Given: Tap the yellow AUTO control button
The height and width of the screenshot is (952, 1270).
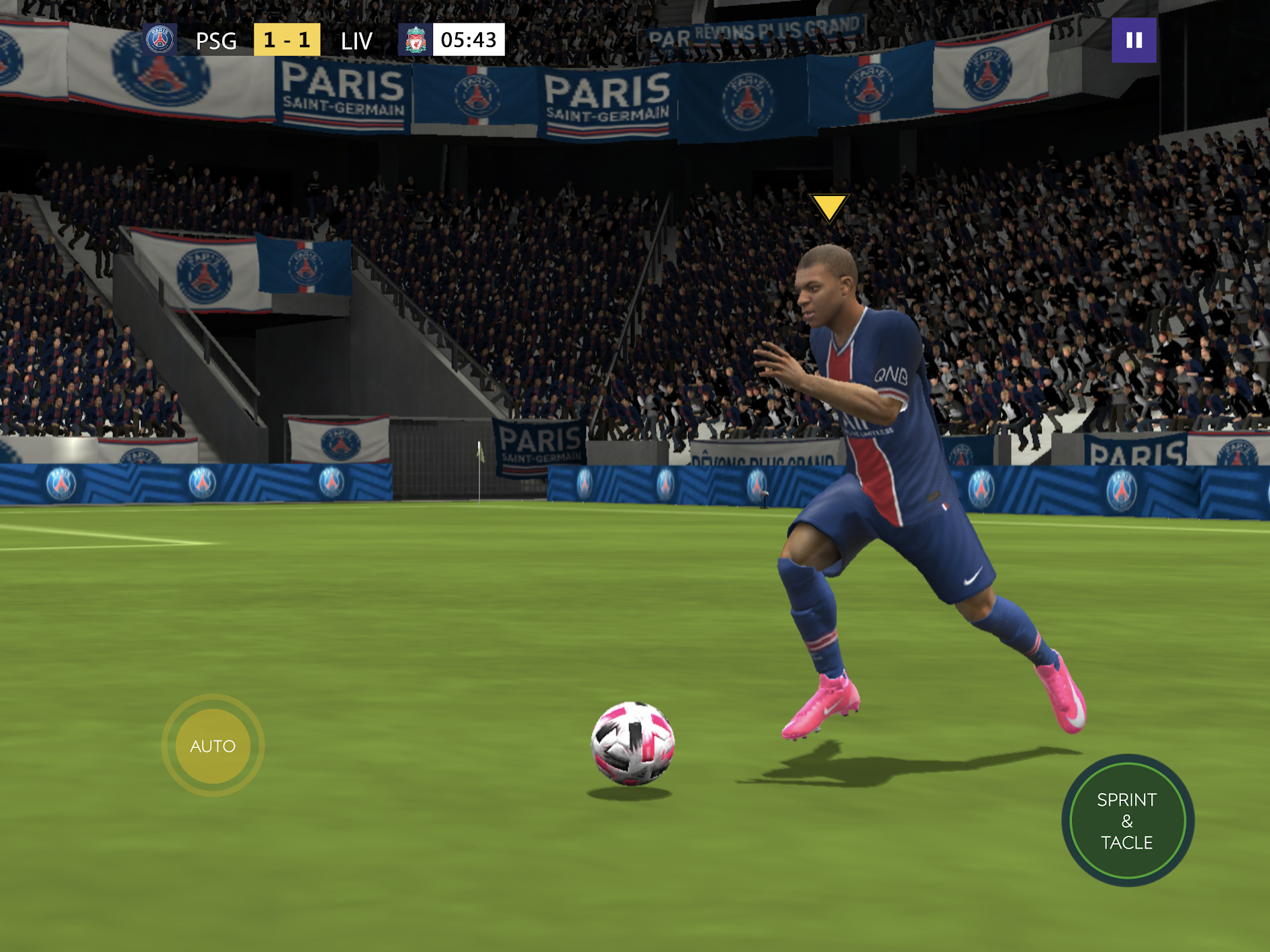Looking at the screenshot, I should 213,746.
